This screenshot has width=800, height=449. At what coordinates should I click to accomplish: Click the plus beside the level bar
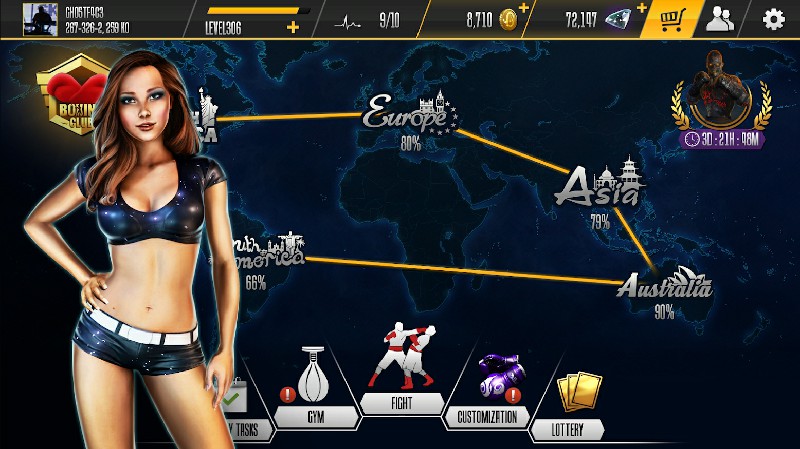click(x=293, y=27)
